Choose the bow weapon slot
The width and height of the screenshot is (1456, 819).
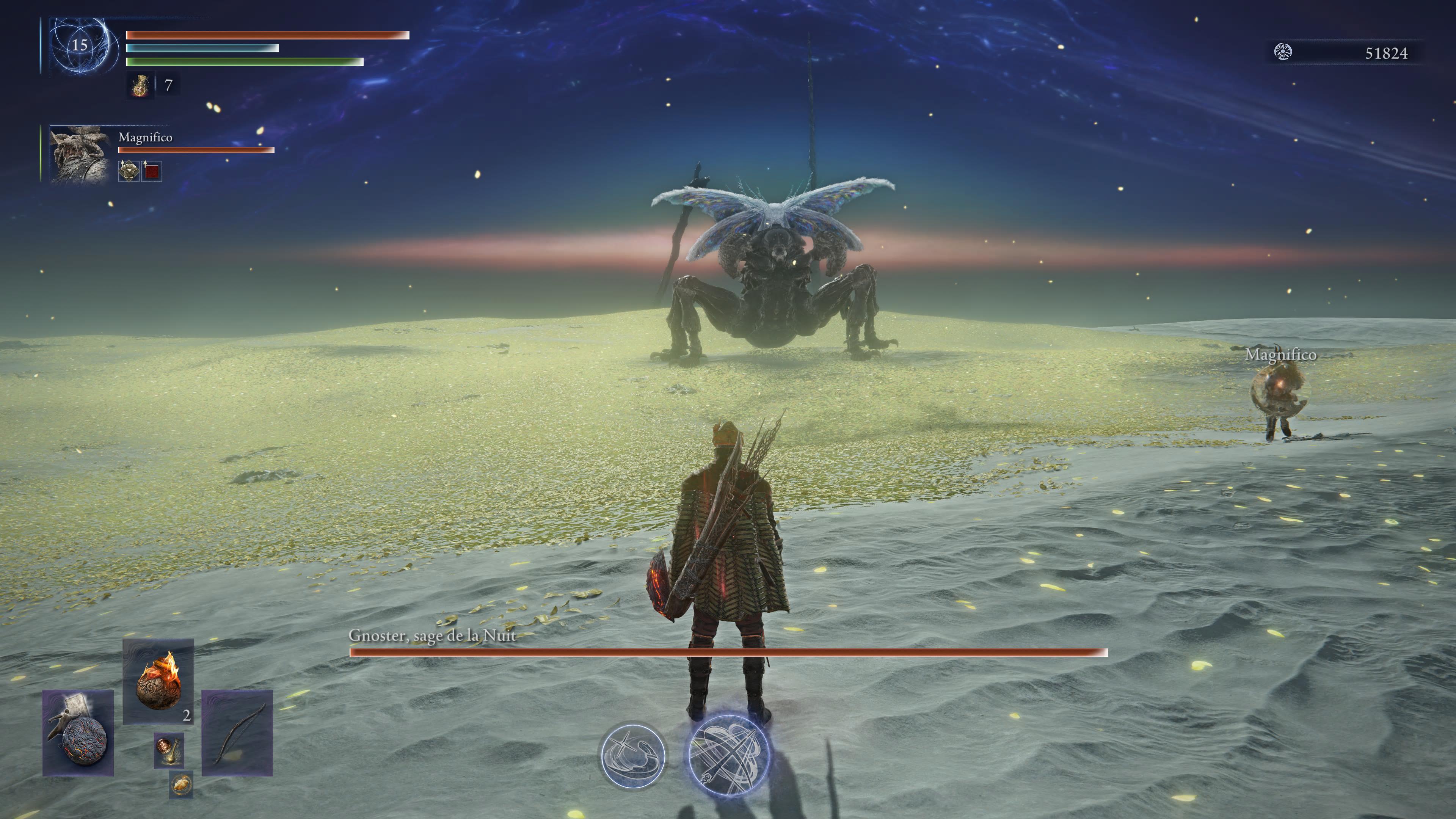point(237,733)
